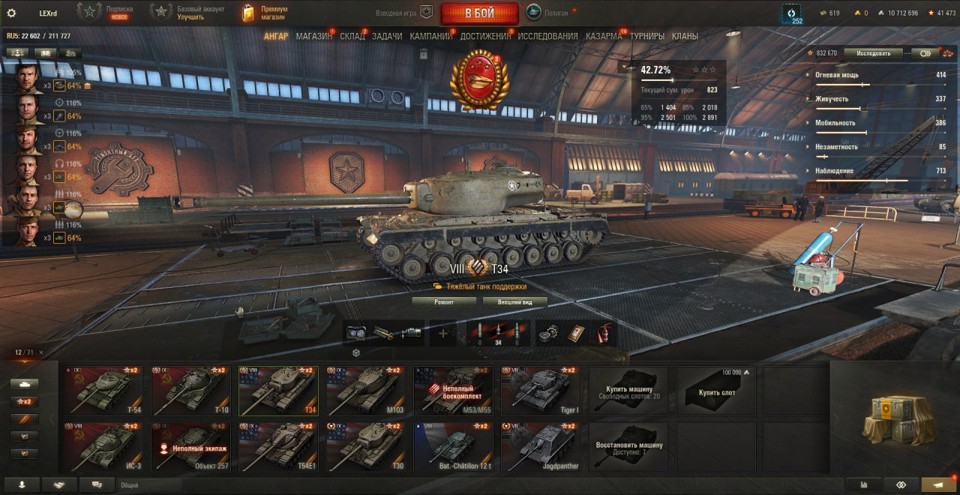Show the ДОСТИЖЕНИЯ tab
Image resolution: width=960 pixels, height=495 pixels.
(x=487, y=36)
